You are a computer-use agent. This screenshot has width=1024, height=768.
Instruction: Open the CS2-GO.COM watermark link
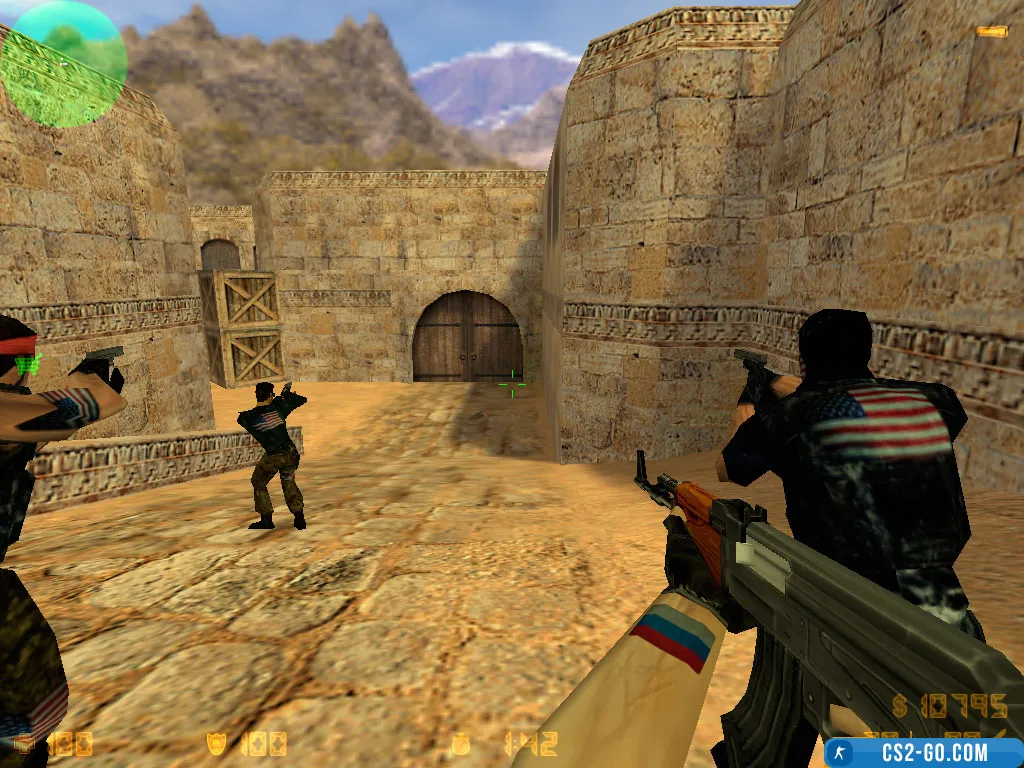tap(923, 753)
